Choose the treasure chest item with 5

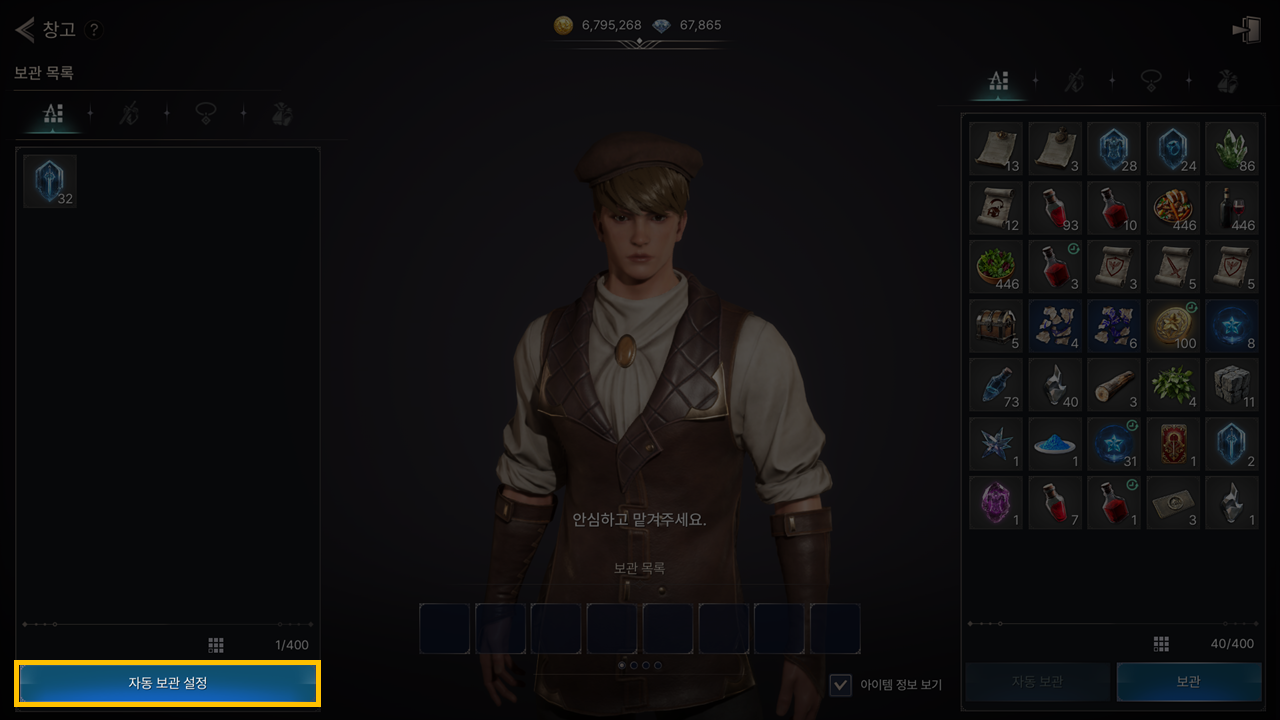996,326
